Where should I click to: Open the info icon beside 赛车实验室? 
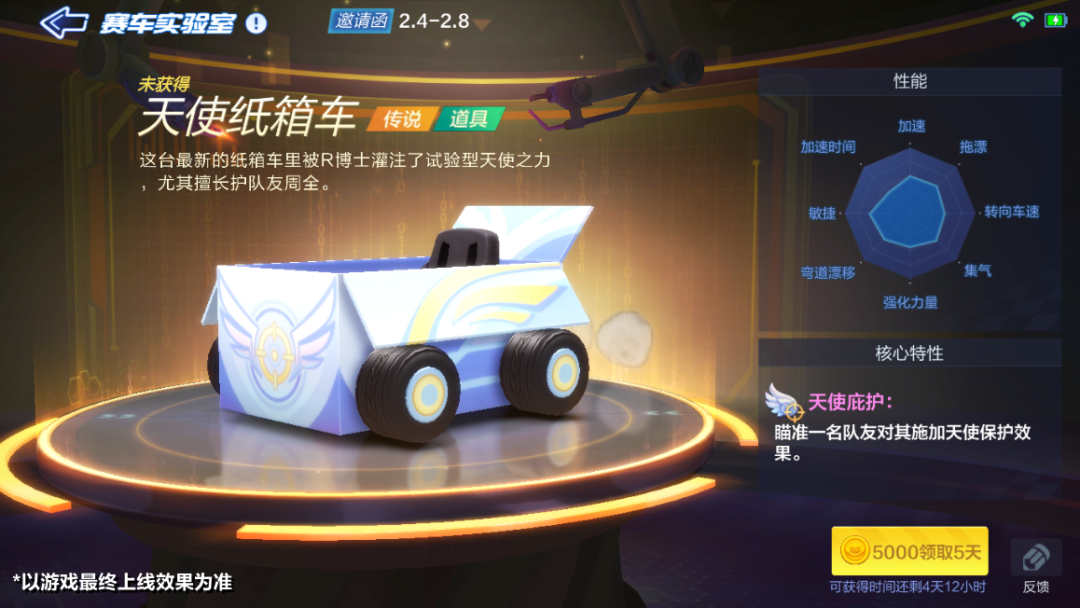click(x=257, y=22)
